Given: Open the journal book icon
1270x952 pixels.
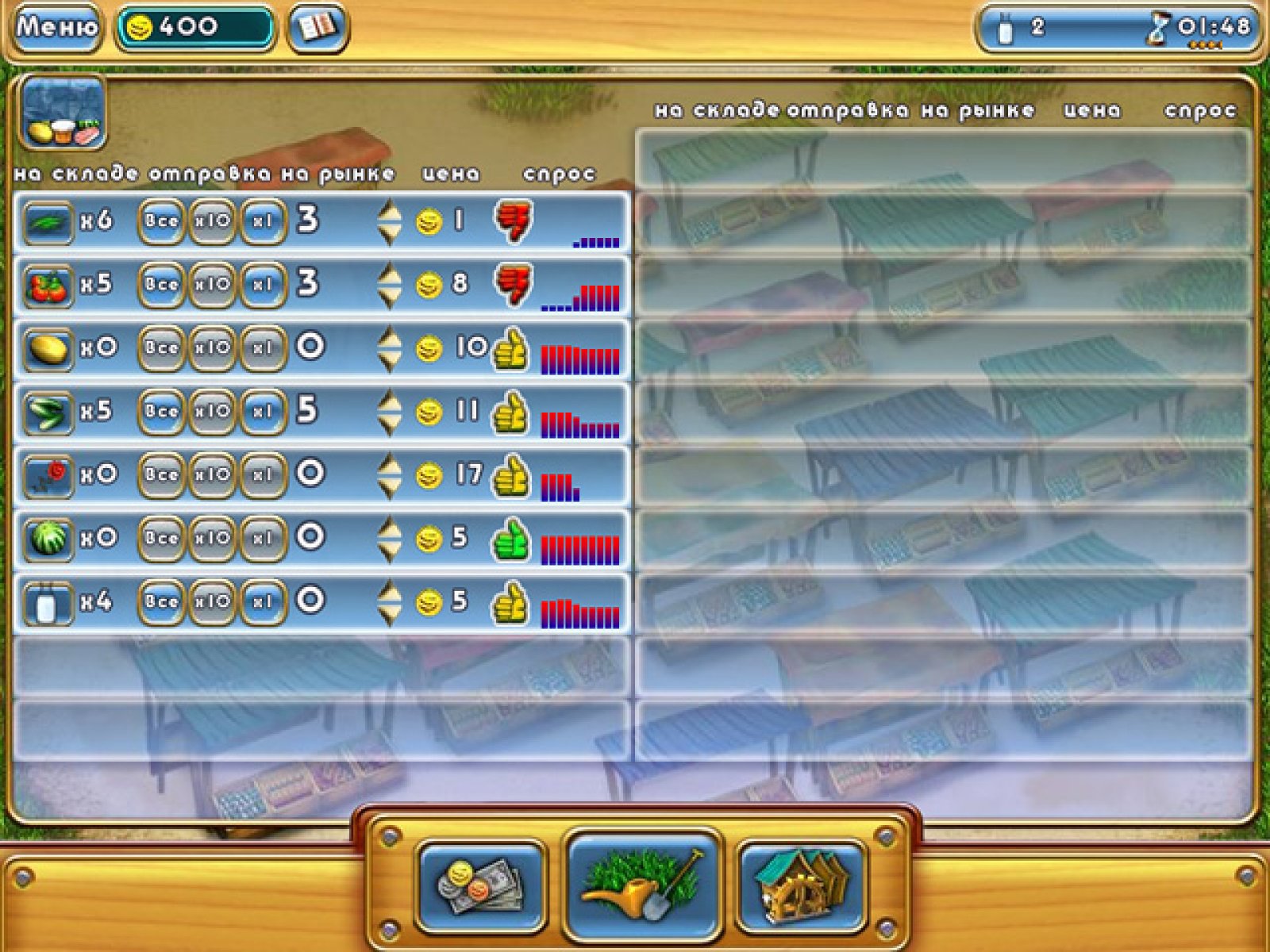Looking at the screenshot, I should [x=317, y=28].
